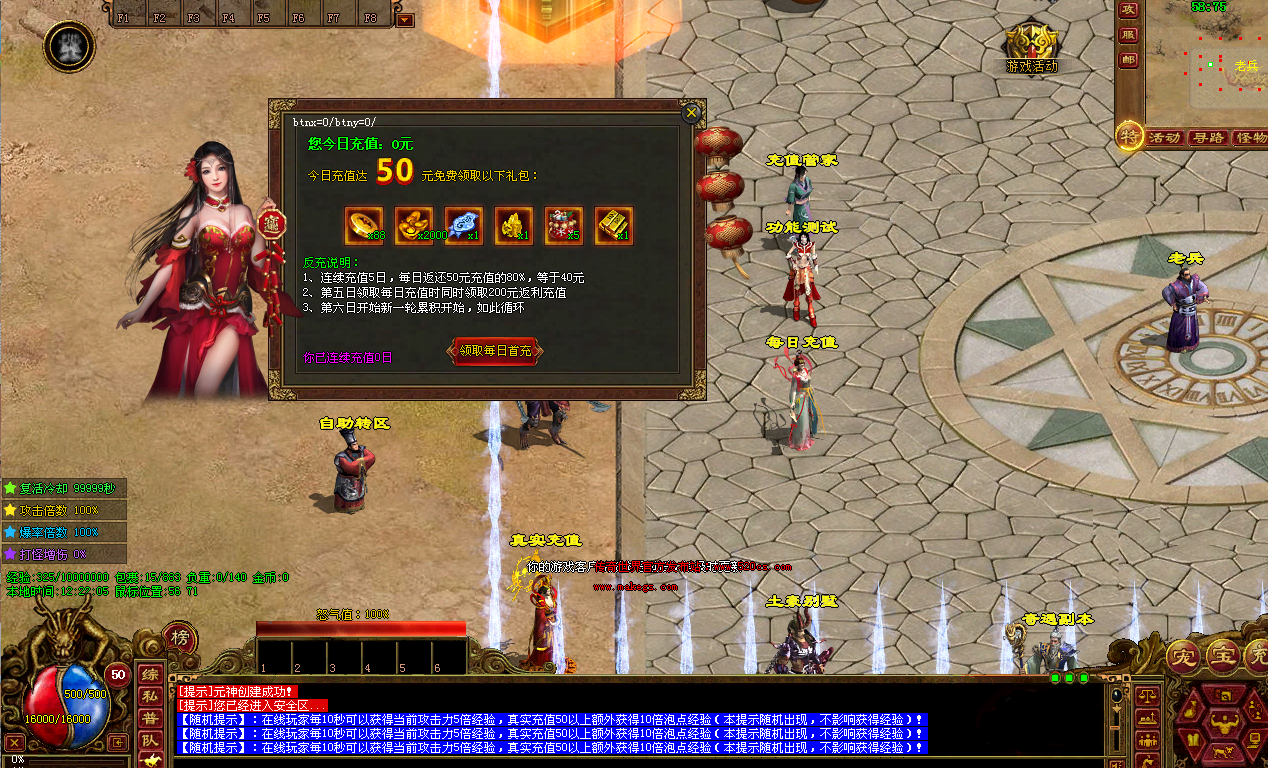This screenshot has height=768, width=1268.
Task: Switch chat to the 队 team channel
Action: tap(149, 740)
